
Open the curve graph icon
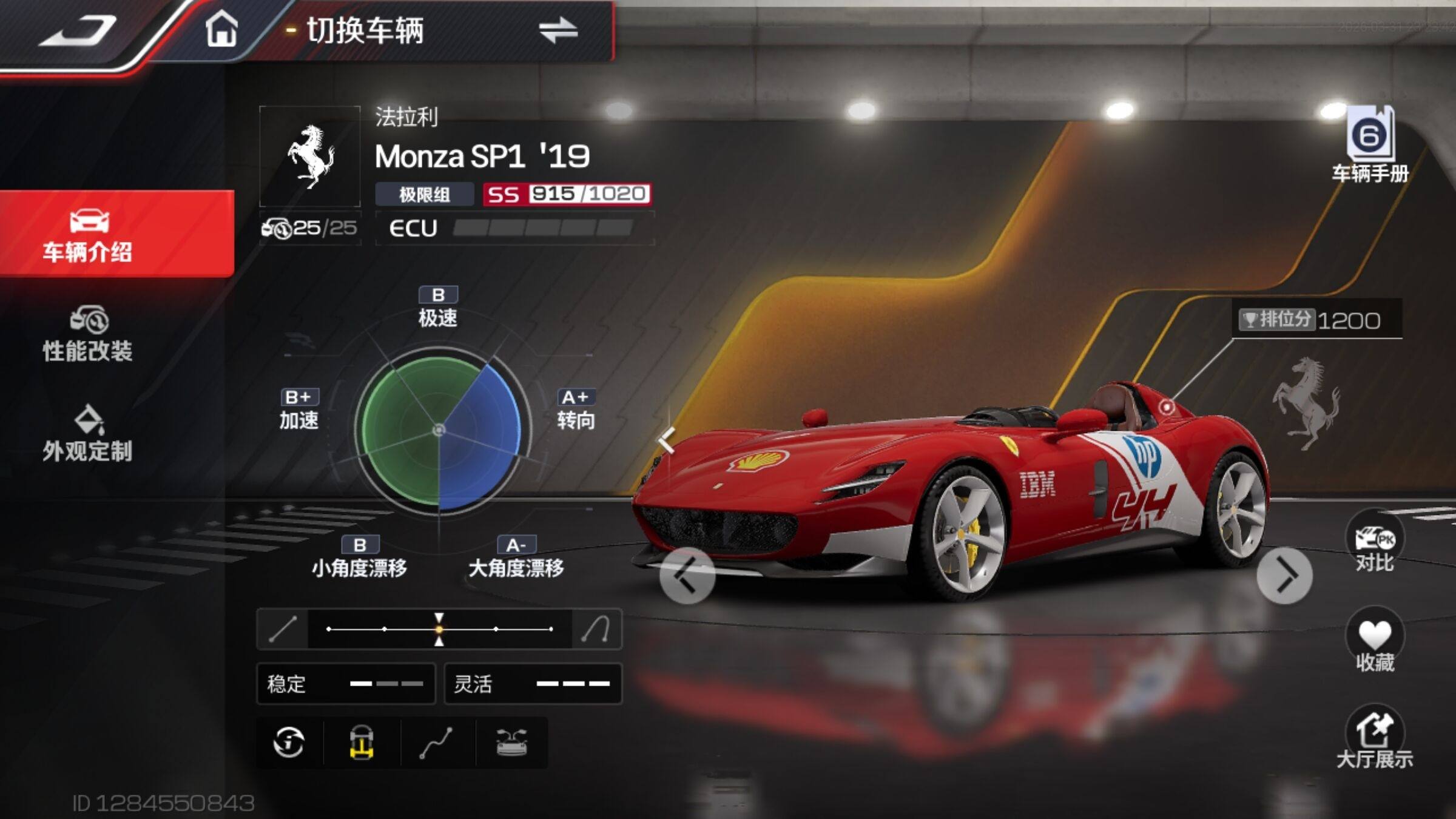coord(436,743)
